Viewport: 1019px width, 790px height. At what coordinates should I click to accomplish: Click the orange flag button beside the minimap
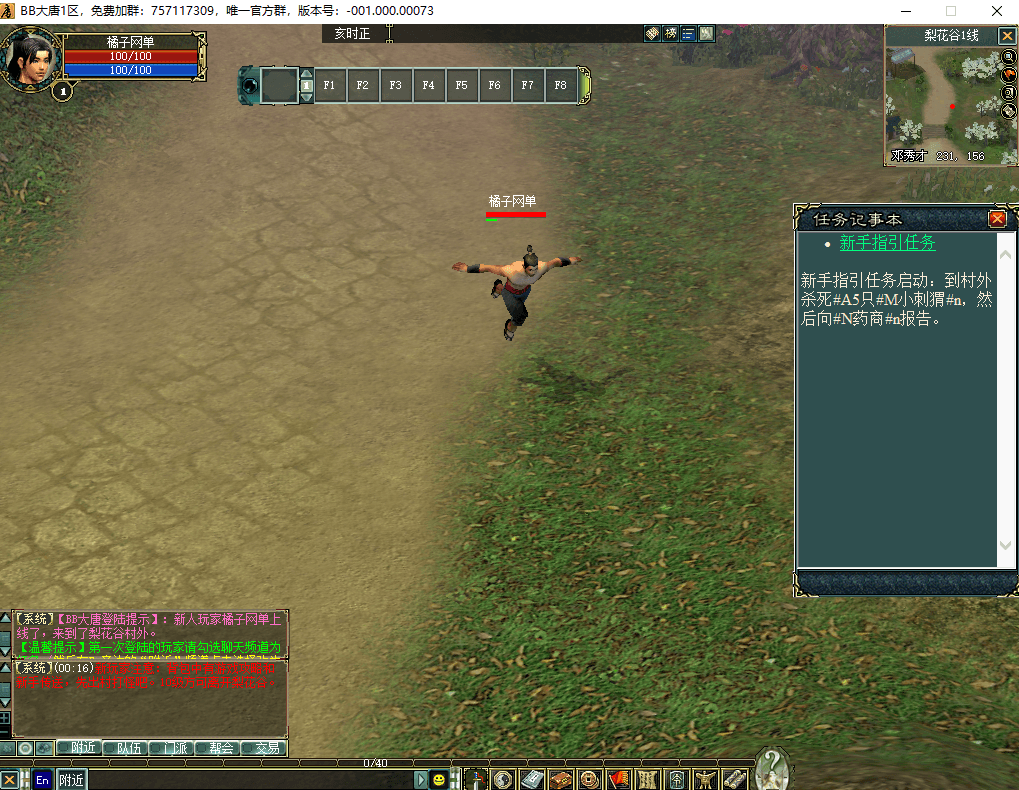pos(1008,75)
